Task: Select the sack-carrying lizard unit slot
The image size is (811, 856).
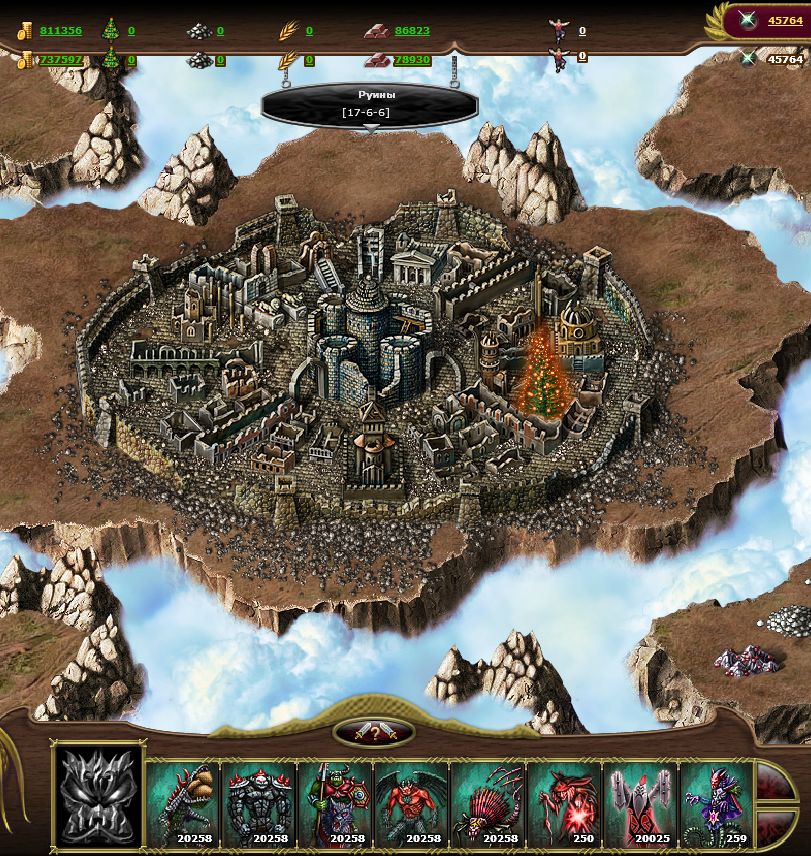Action: (183, 804)
